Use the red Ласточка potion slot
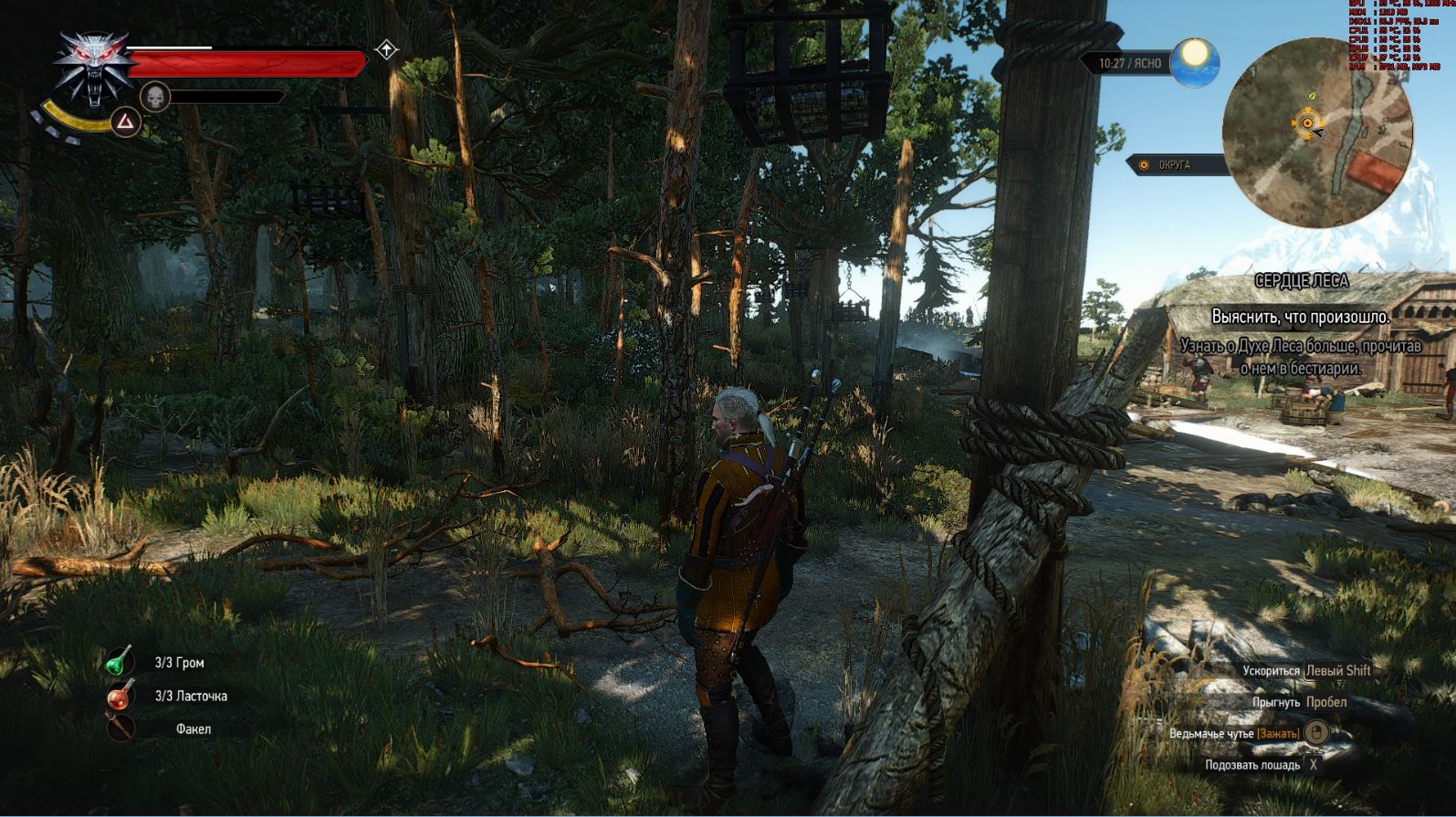 coord(120,696)
